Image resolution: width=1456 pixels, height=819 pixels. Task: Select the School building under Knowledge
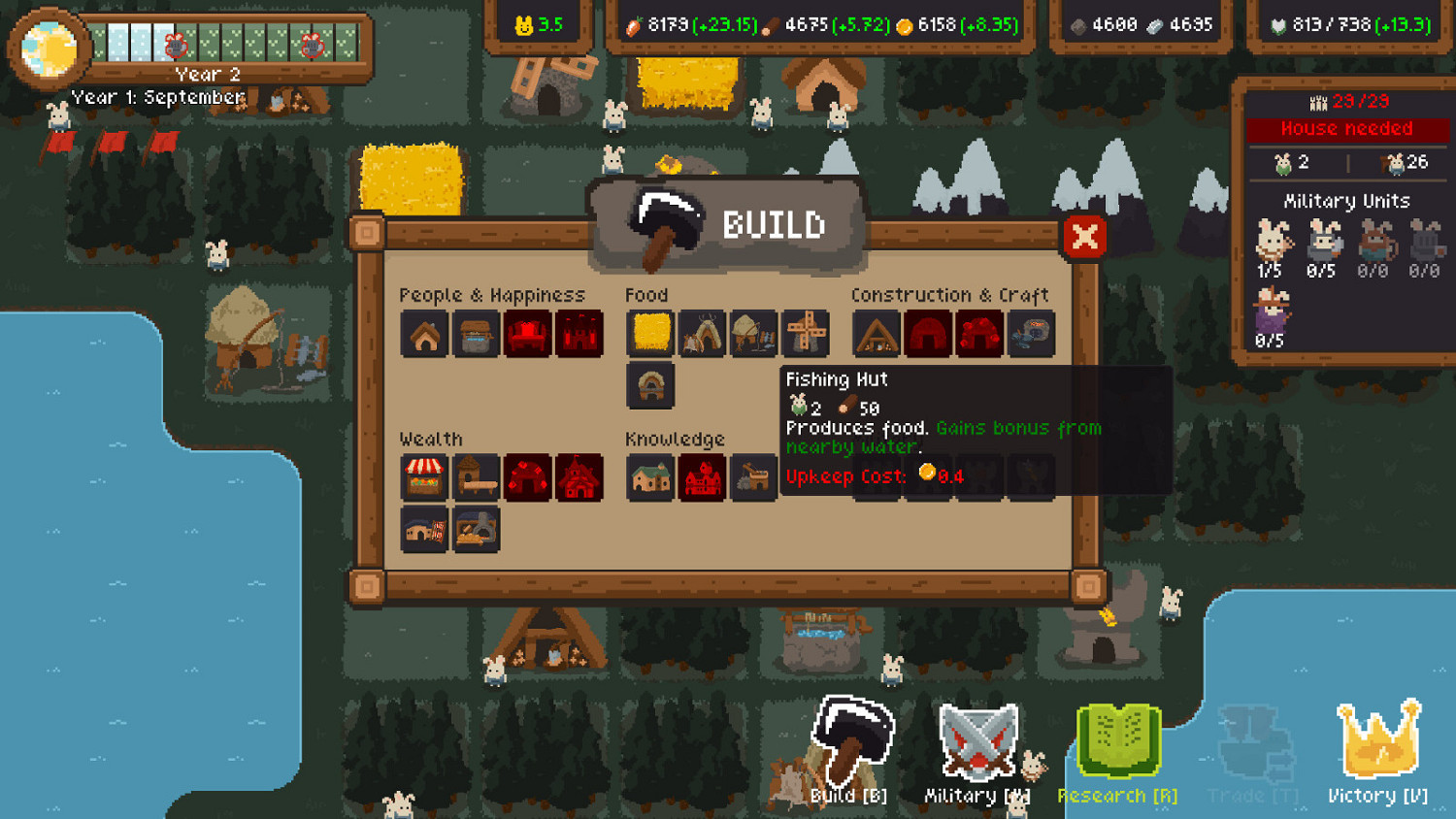click(x=650, y=477)
